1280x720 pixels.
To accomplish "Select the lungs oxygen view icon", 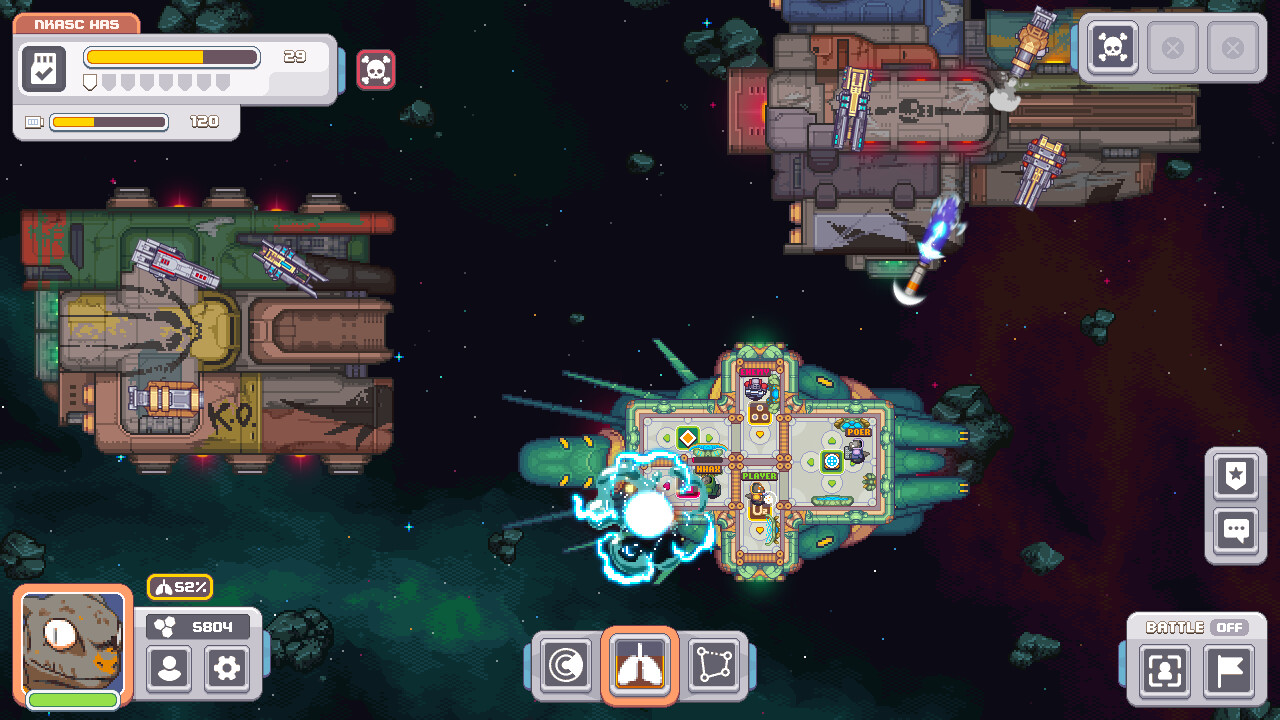I will (x=639, y=662).
